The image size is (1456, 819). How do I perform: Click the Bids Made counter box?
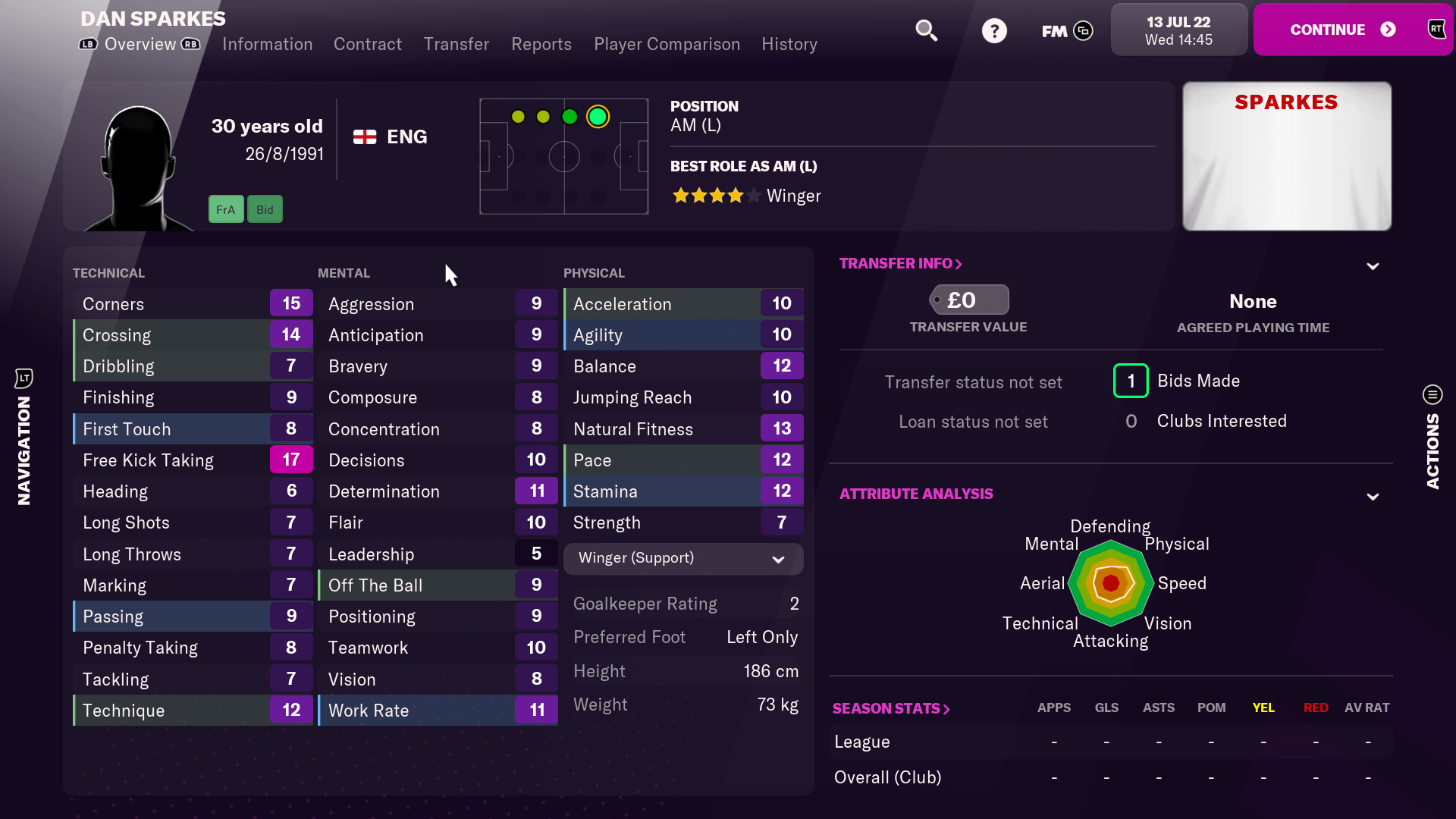(x=1131, y=381)
